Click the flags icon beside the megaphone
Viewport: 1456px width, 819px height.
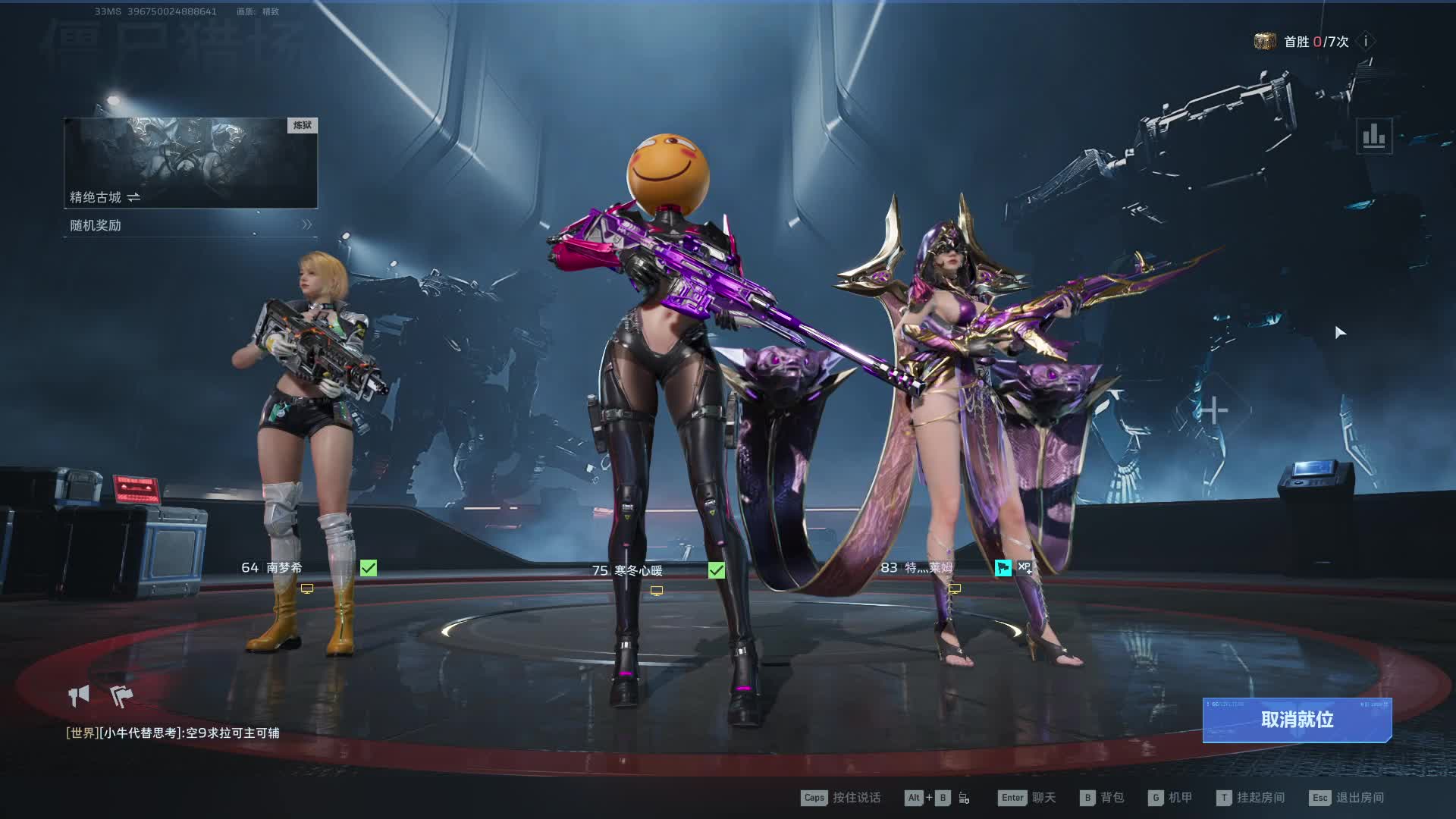pos(121,695)
